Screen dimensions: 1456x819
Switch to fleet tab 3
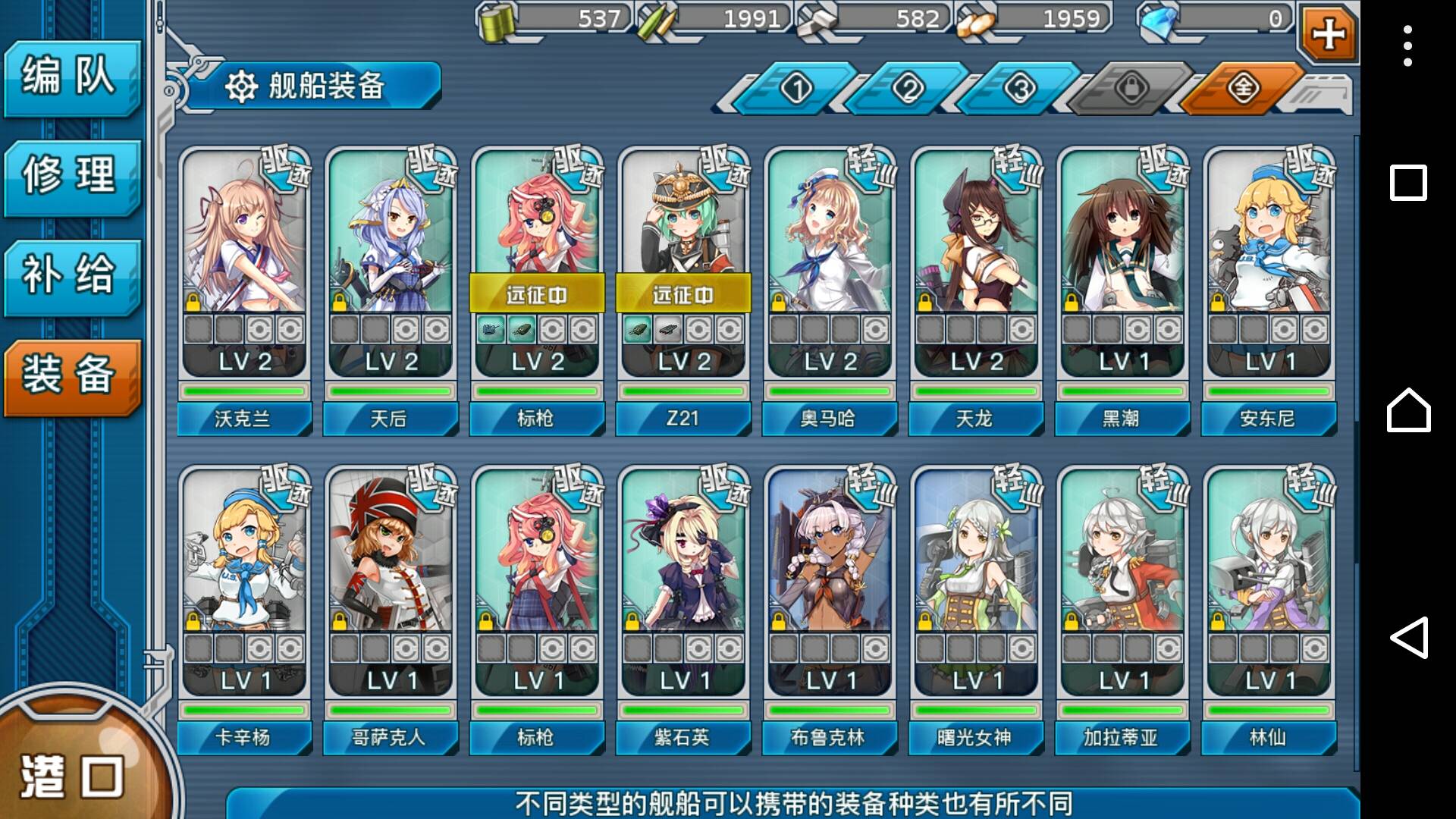coord(1019,89)
